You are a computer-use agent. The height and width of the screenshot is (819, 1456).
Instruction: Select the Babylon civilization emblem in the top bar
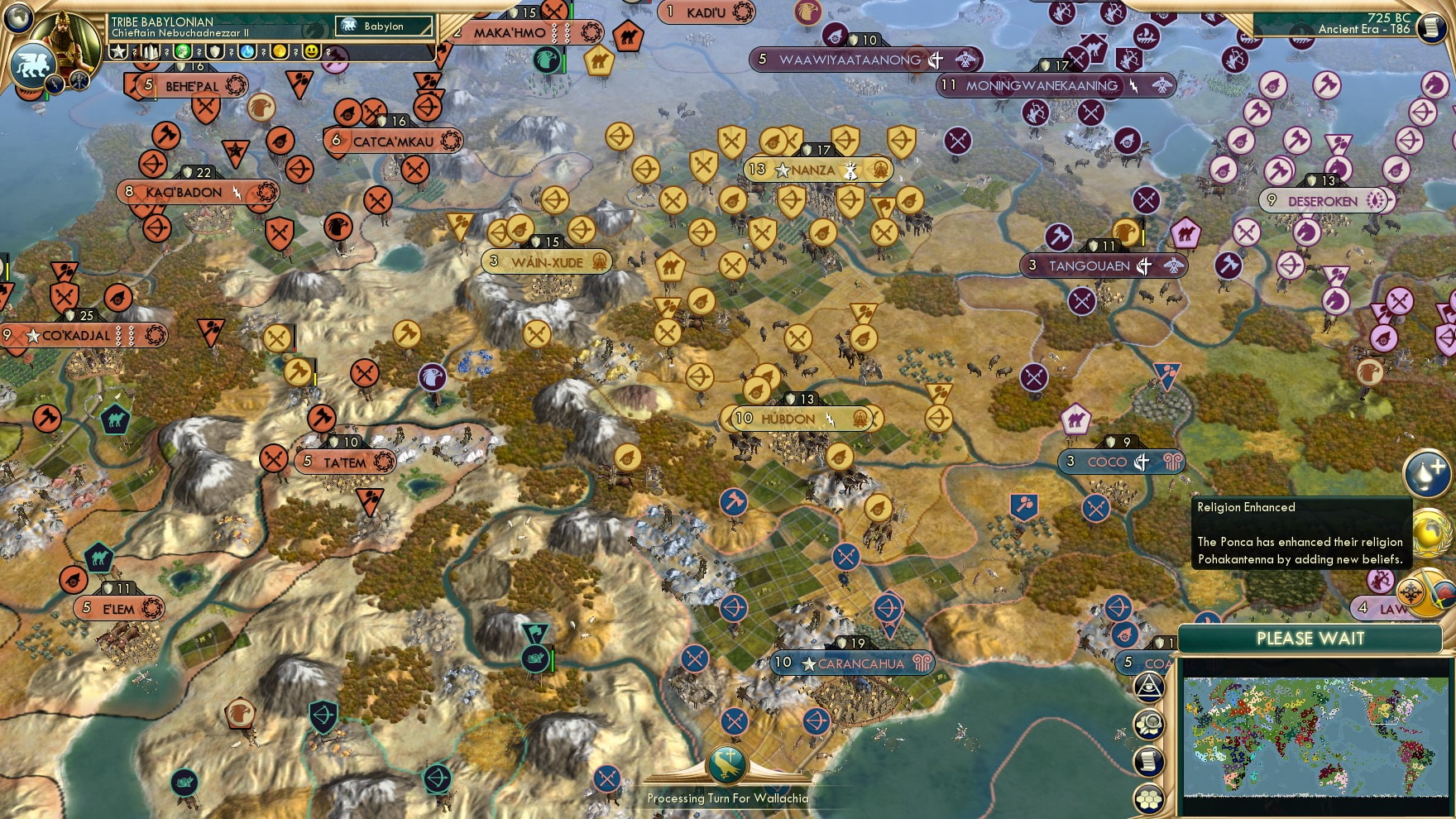point(348,26)
